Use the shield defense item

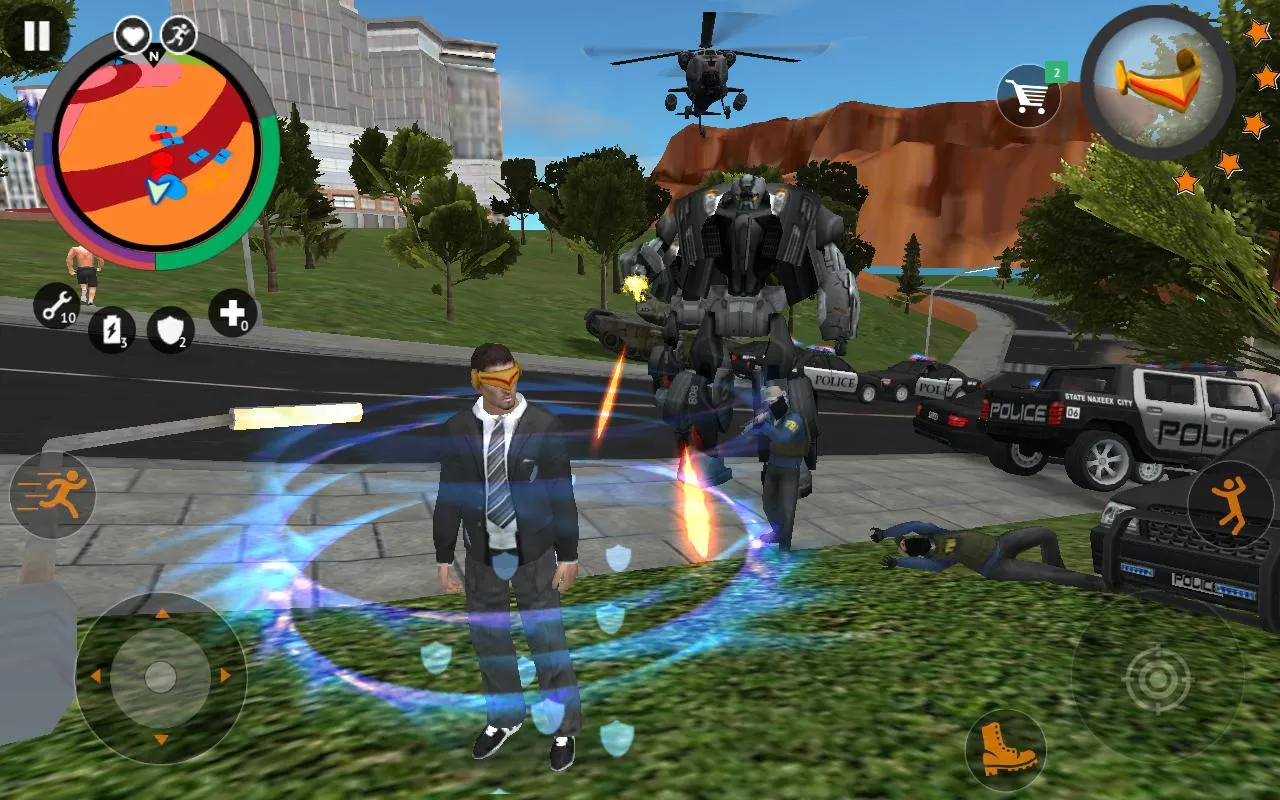coord(170,330)
